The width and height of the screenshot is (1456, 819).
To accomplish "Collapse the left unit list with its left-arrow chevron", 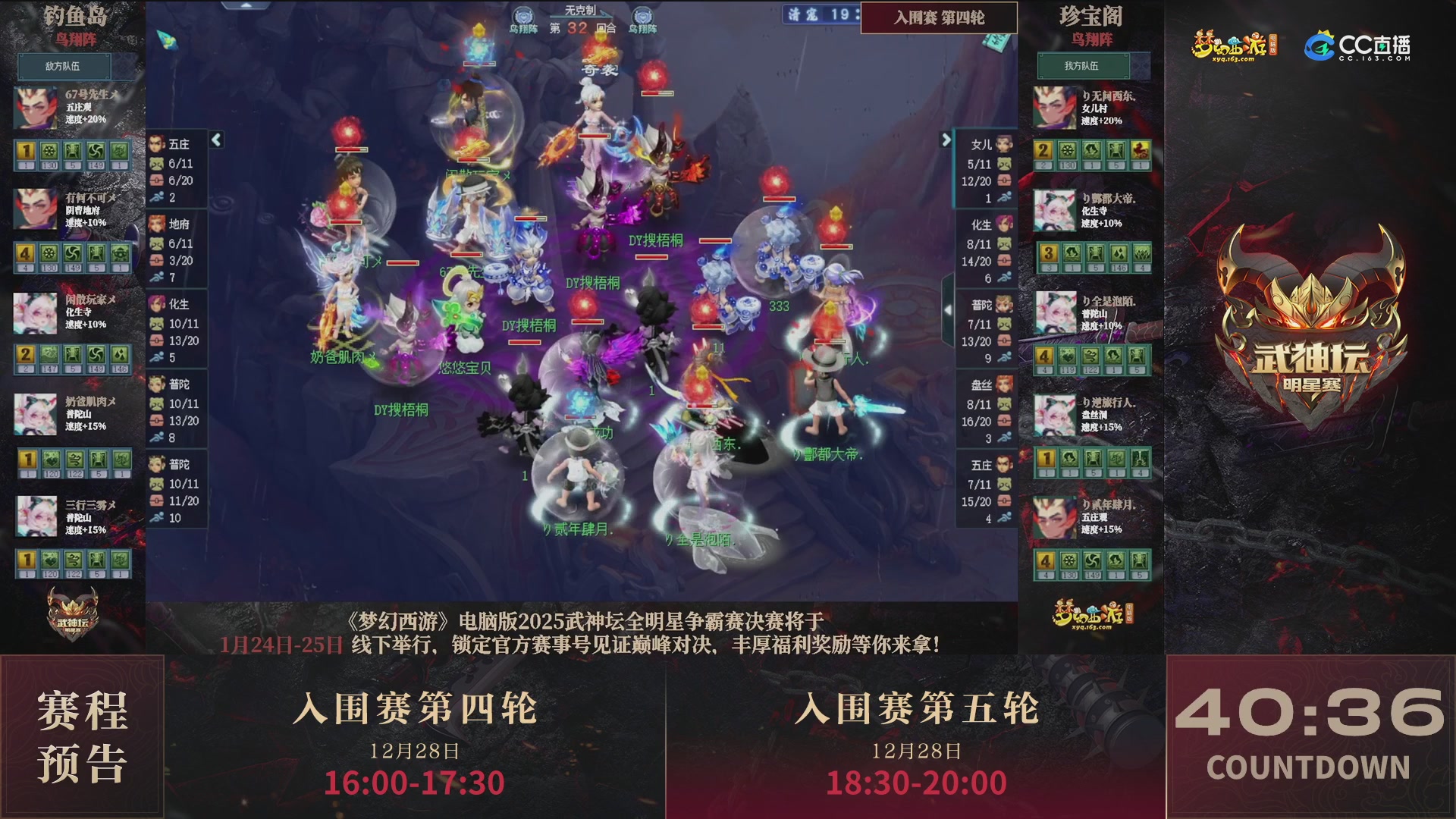I will point(216,140).
